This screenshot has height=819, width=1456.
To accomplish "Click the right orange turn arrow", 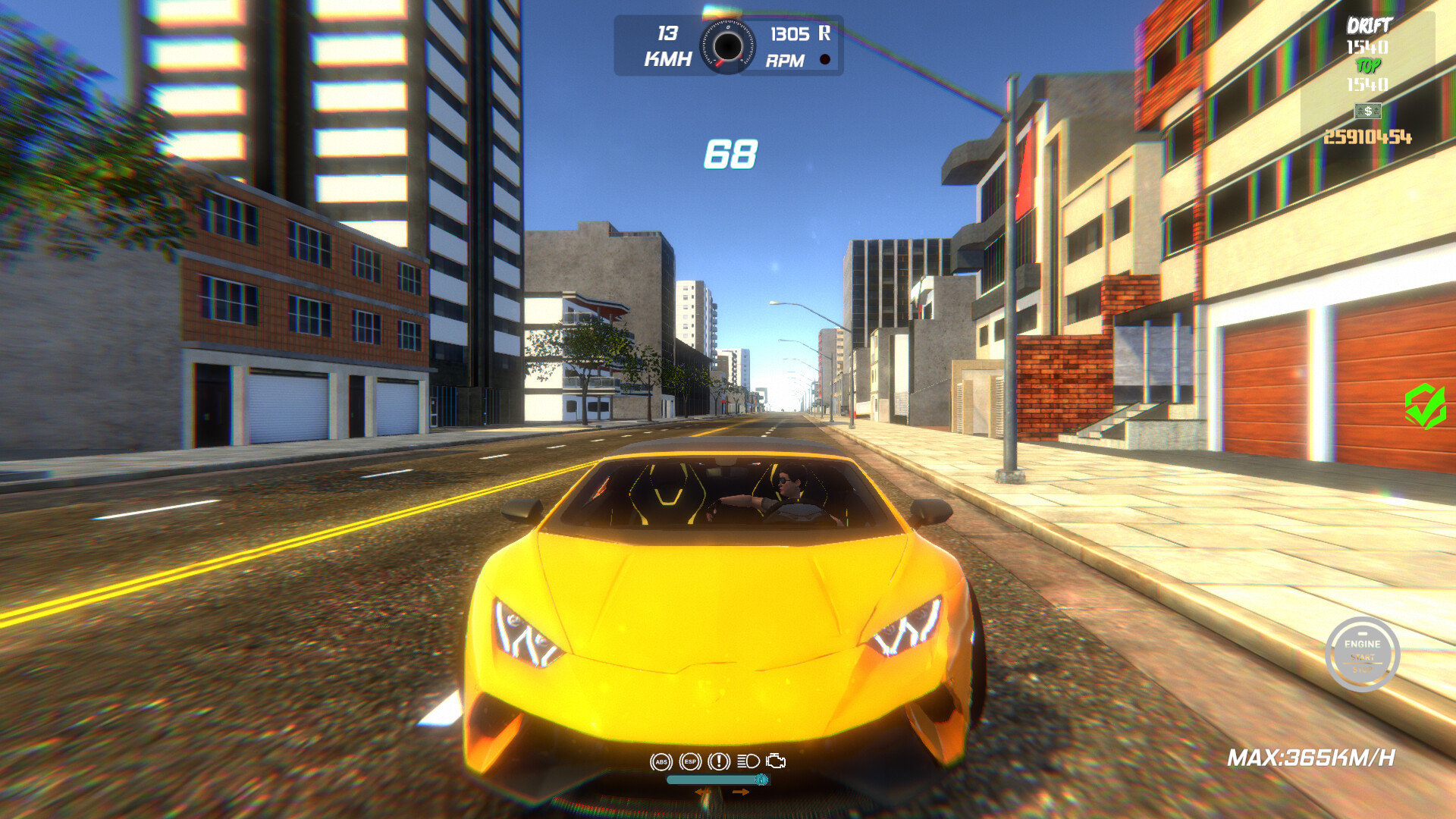I will [741, 792].
